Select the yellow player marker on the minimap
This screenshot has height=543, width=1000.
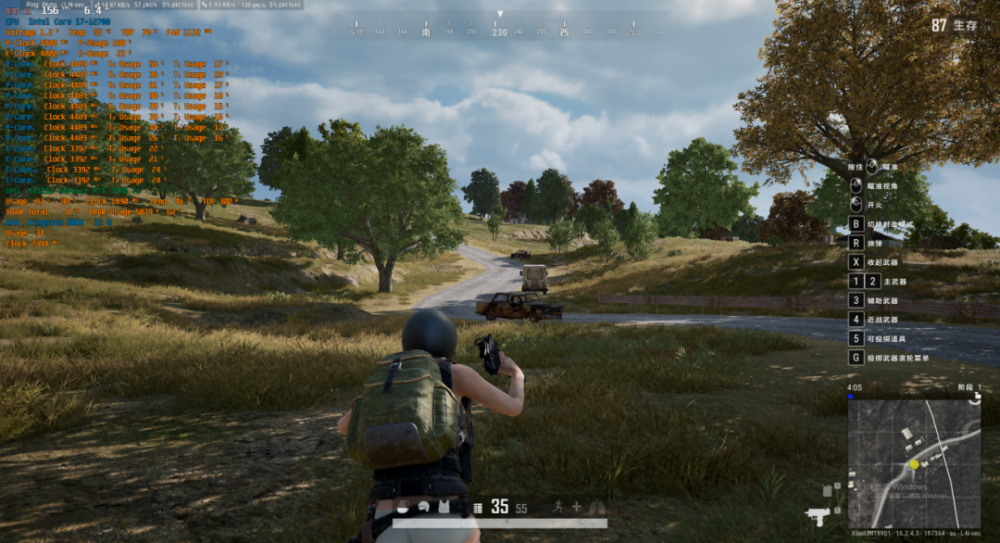pos(914,465)
